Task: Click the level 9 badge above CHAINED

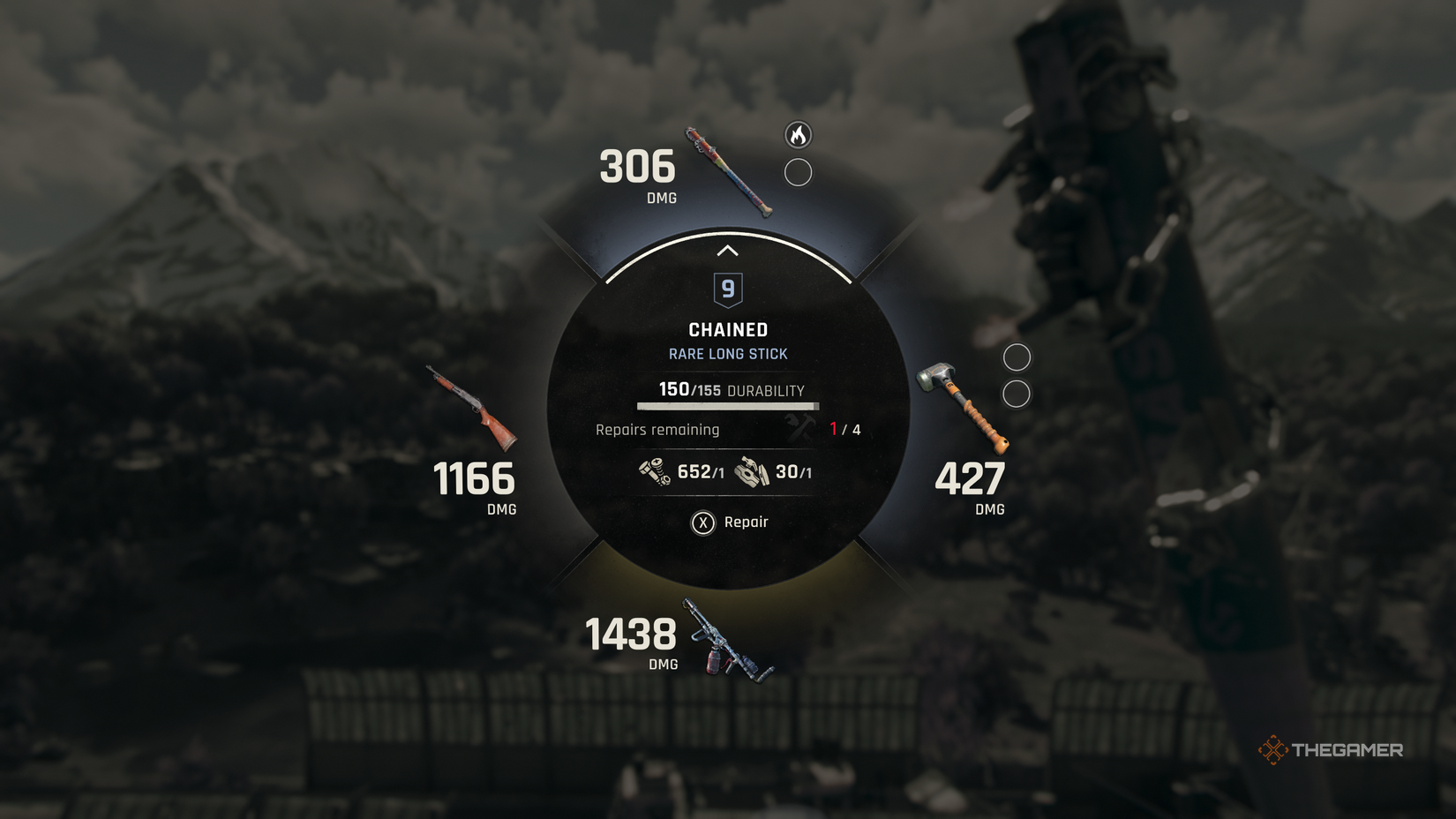Action: coord(728,289)
